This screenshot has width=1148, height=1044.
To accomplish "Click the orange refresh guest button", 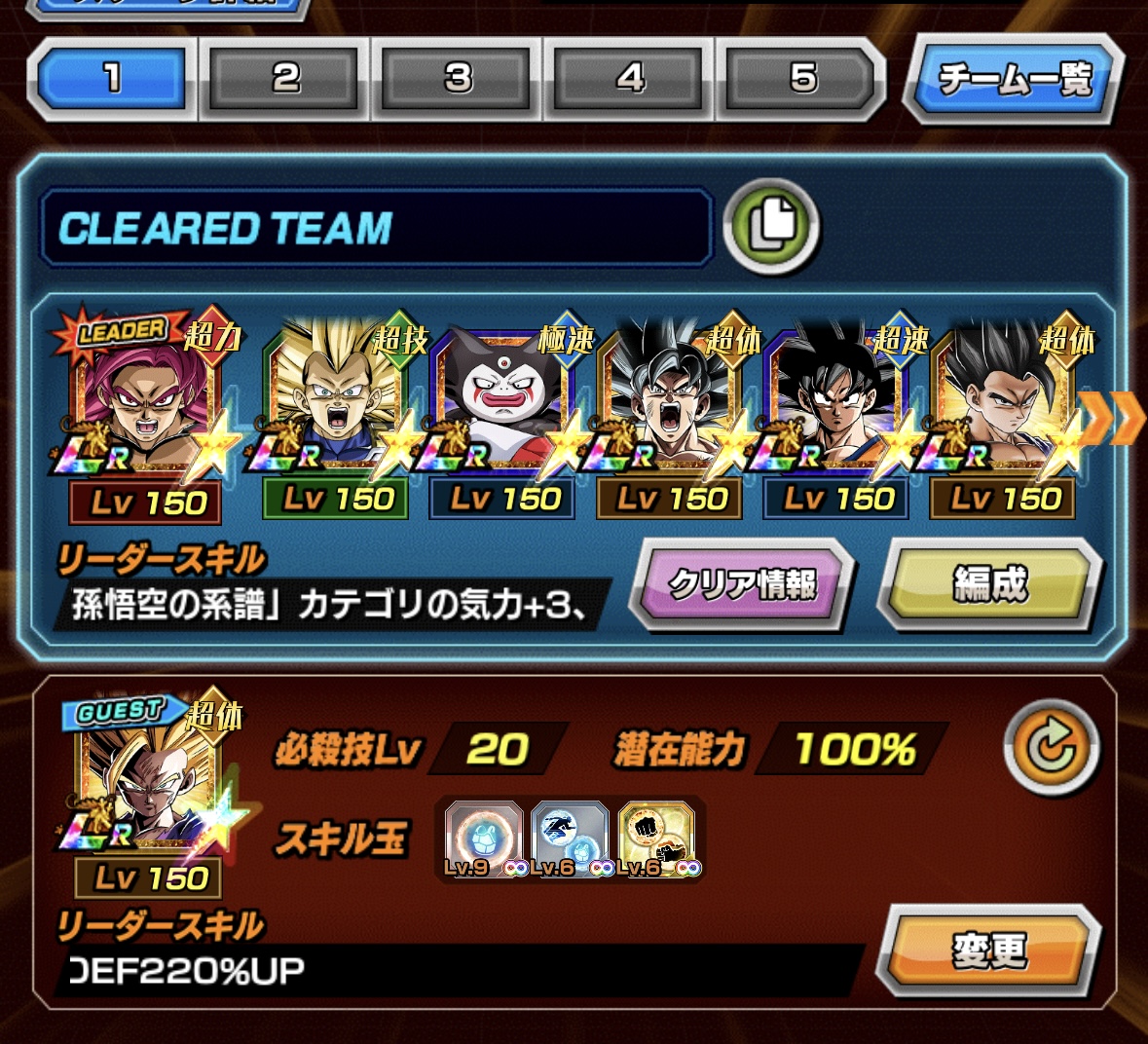I will pyautogui.click(x=1052, y=748).
